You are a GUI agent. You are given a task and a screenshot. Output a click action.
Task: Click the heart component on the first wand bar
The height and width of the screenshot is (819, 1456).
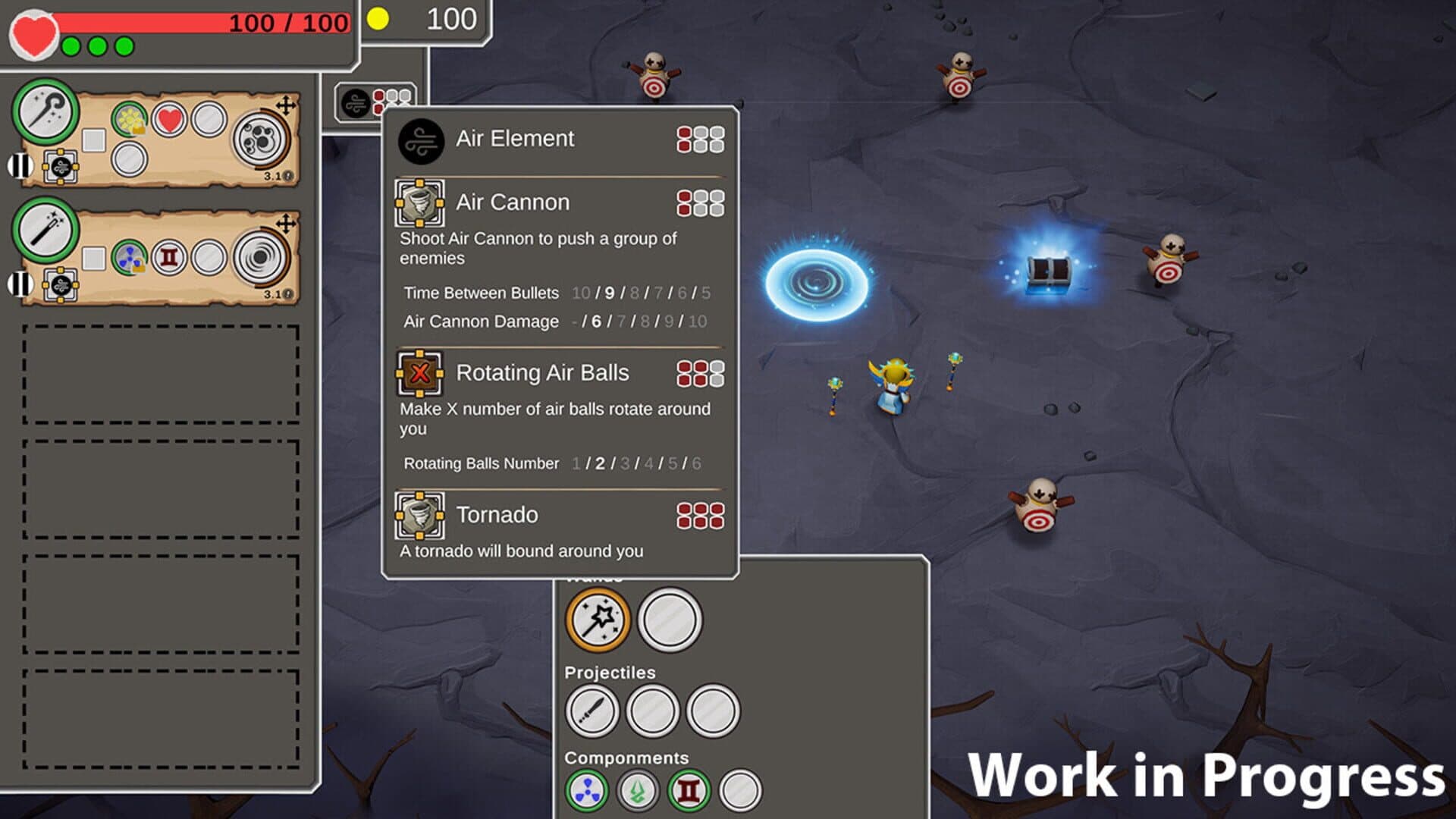[x=168, y=120]
